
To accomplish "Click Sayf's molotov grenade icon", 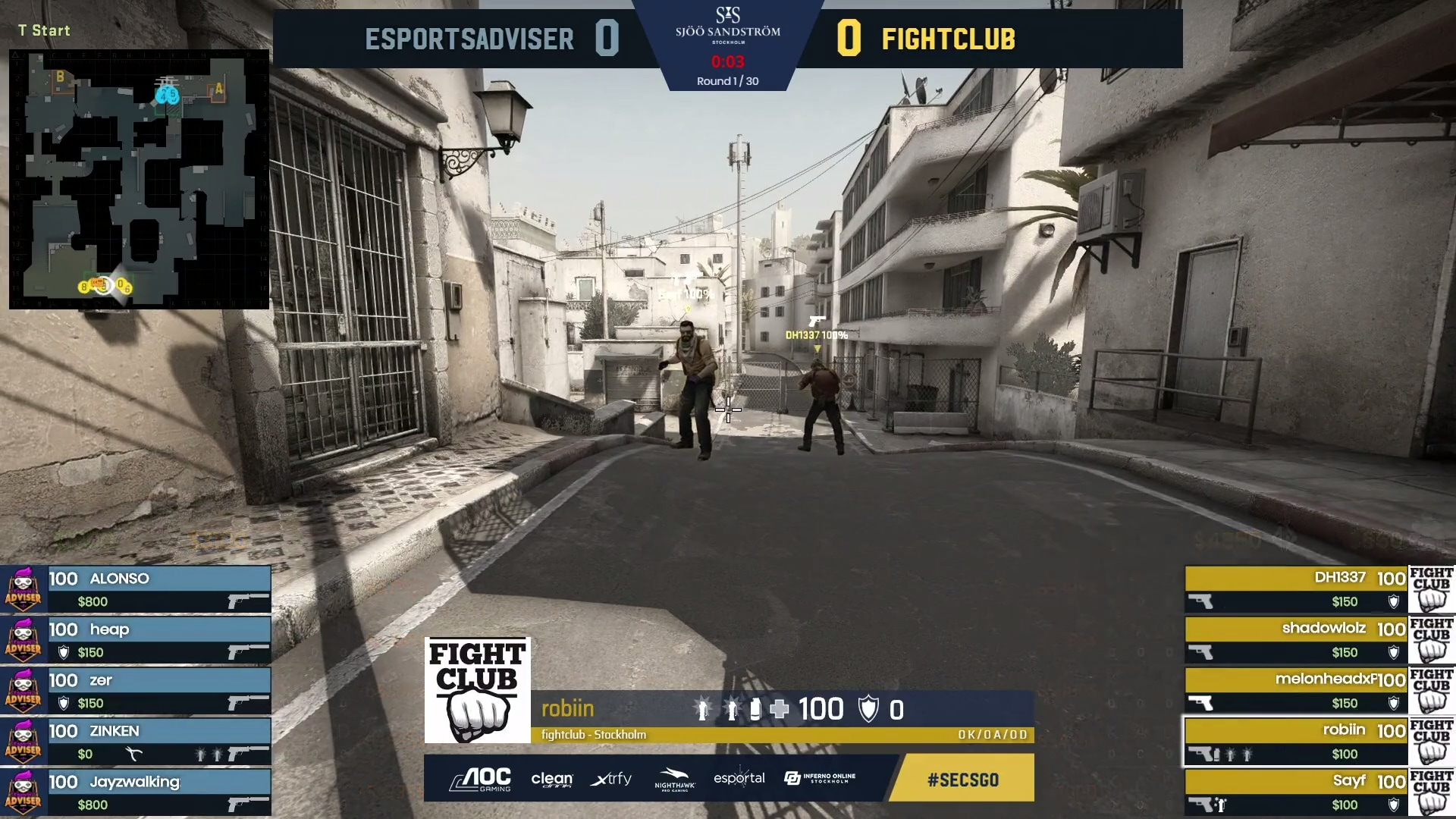I will pyautogui.click(x=1221, y=805).
